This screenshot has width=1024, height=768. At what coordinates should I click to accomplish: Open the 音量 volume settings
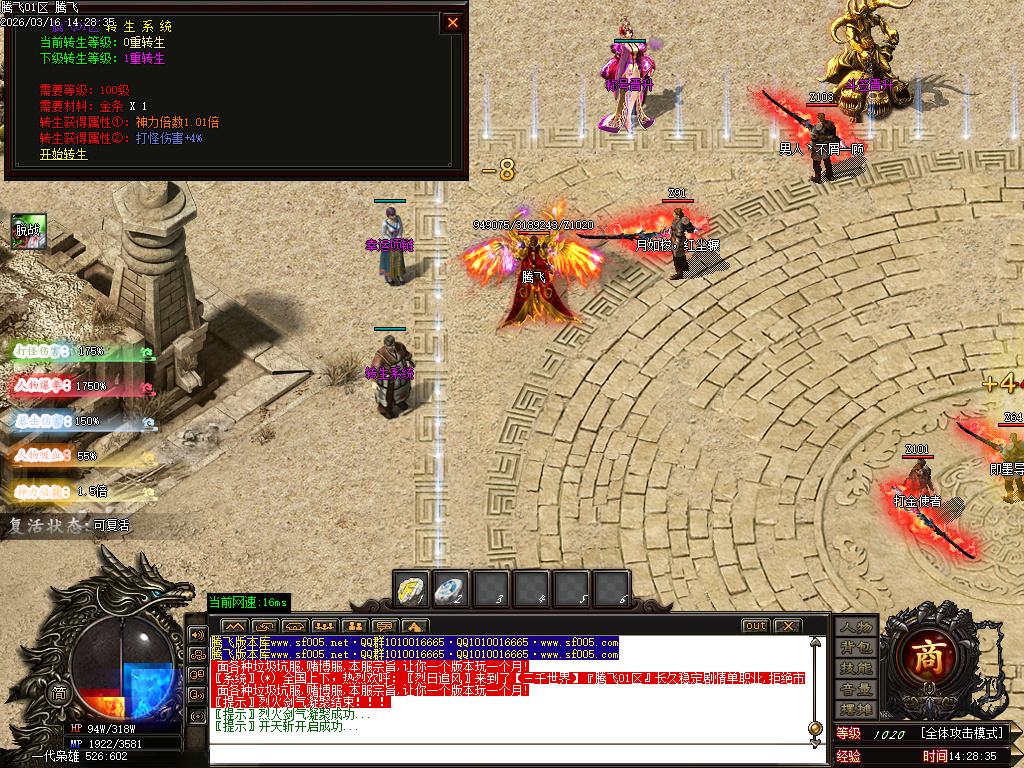coord(856,689)
